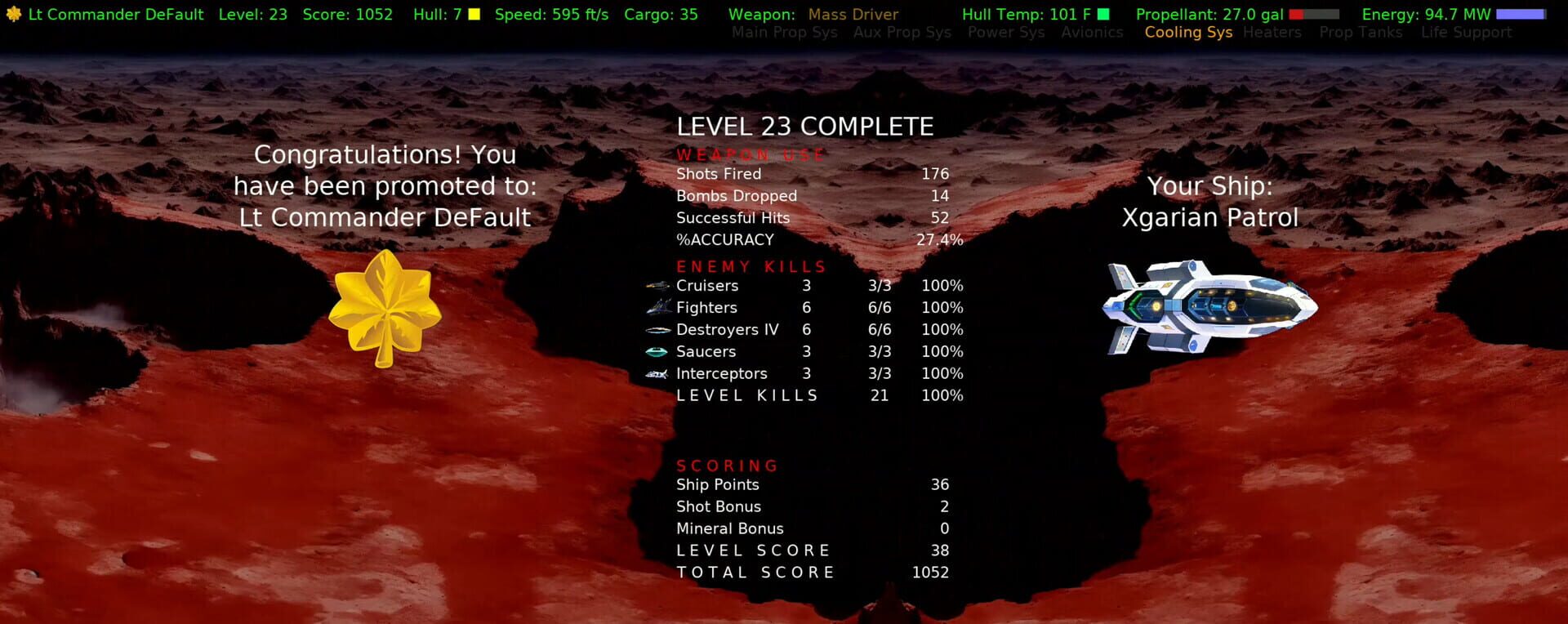The image size is (1568, 624).
Task: Open the Life Support panel
Action: pos(1467,33)
